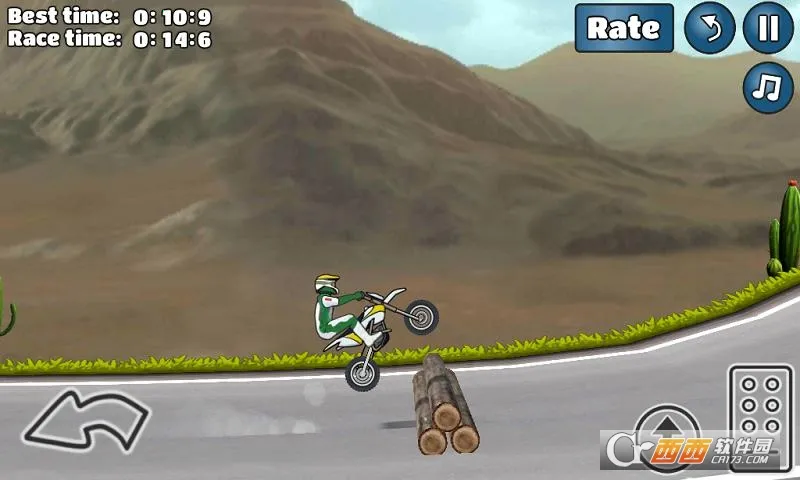Viewport: 800px width, 480px height.
Task: Pause the game
Action: 768,28
